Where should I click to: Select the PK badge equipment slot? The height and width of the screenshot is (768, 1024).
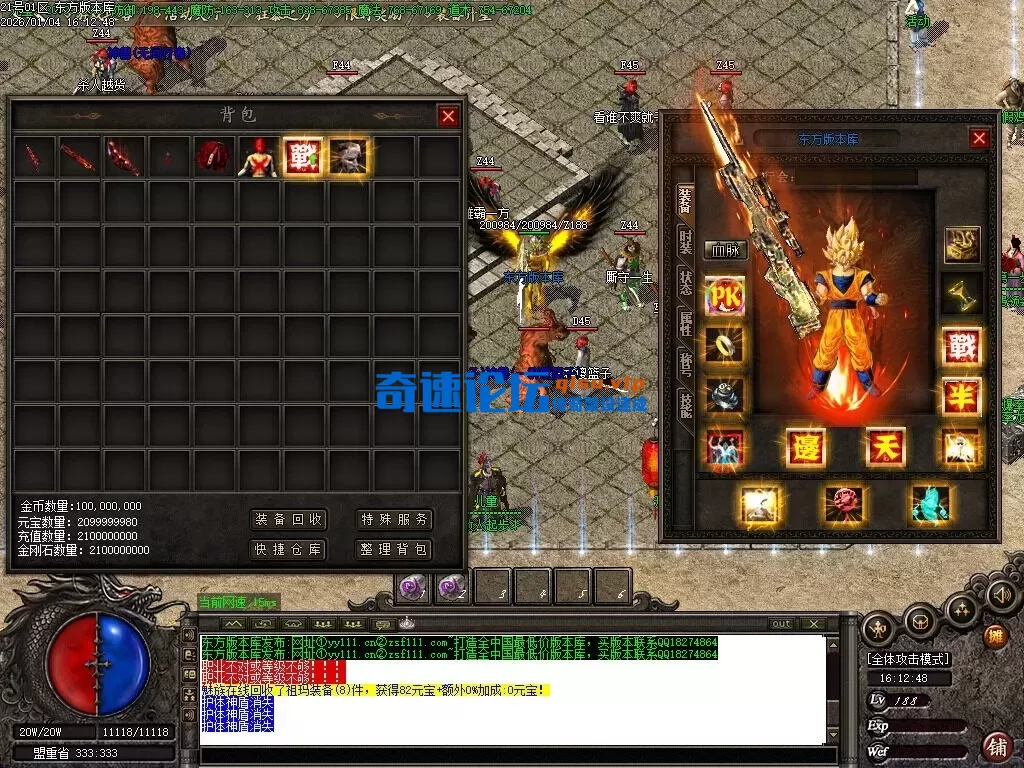(725, 297)
